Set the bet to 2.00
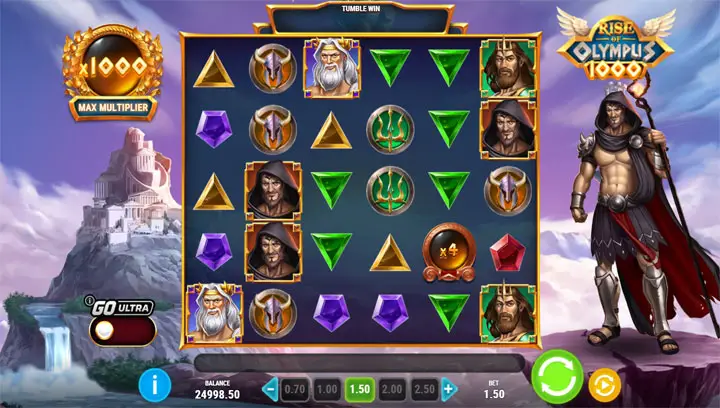This screenshot has height=408, width=720. tap(392, 389)
